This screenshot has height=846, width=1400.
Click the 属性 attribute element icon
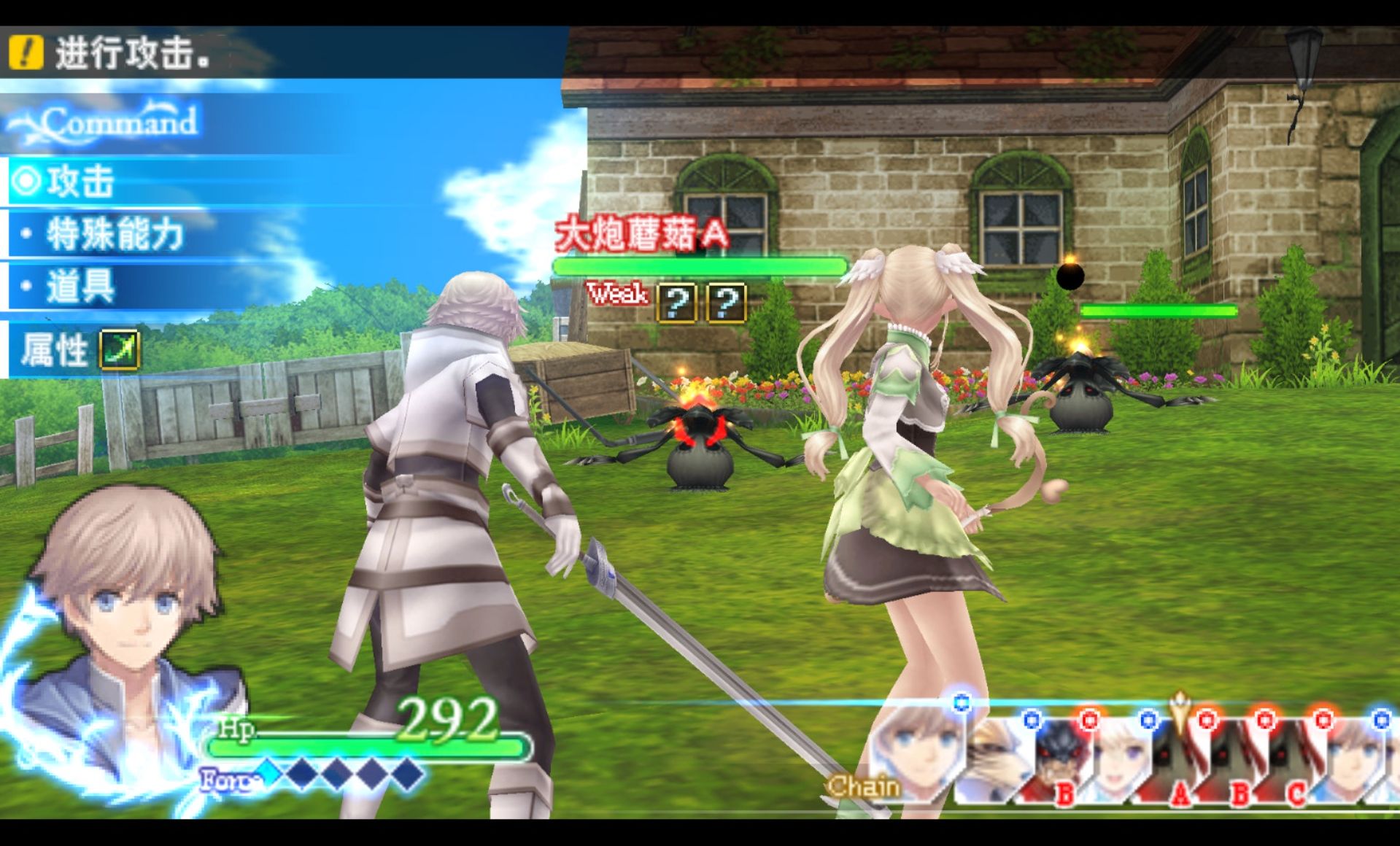[x=119, y=350]
